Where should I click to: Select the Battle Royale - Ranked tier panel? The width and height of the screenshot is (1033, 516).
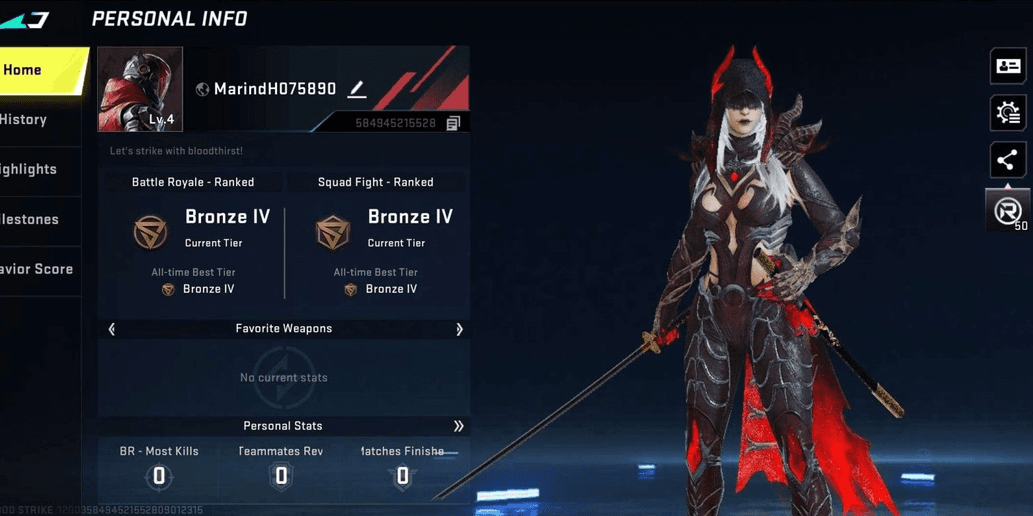193,240
